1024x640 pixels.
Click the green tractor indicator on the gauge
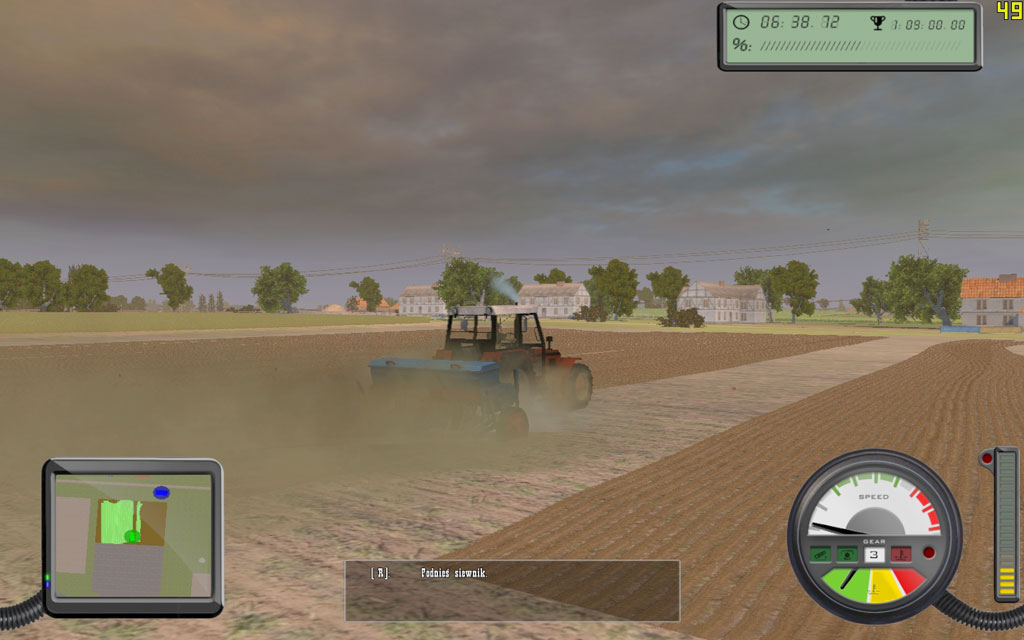(x=848, y=553)
